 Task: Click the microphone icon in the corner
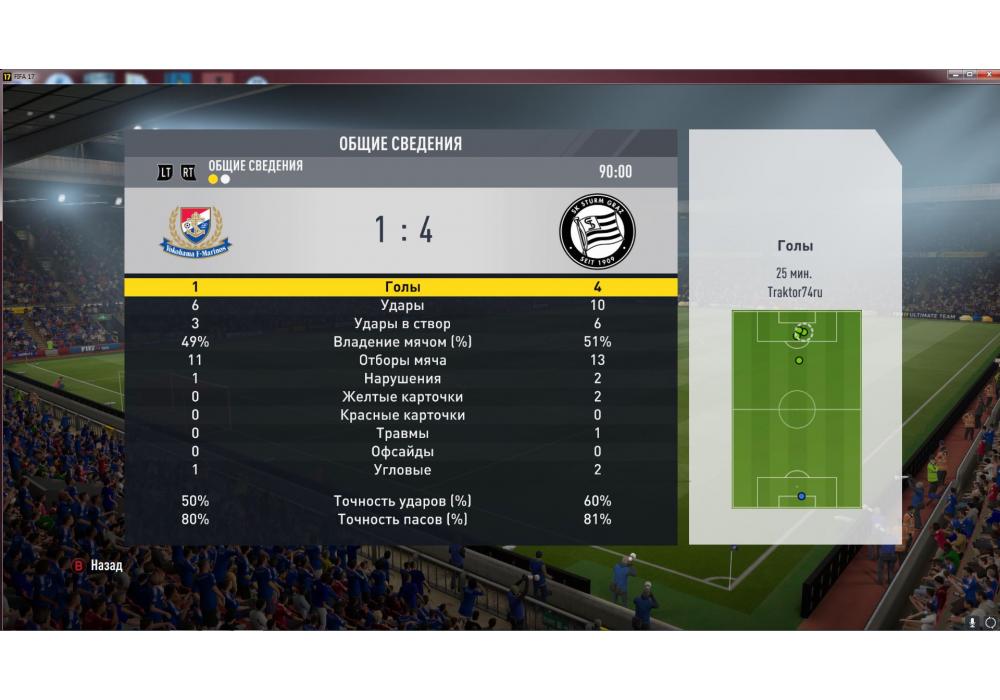[x=972, y=621]
